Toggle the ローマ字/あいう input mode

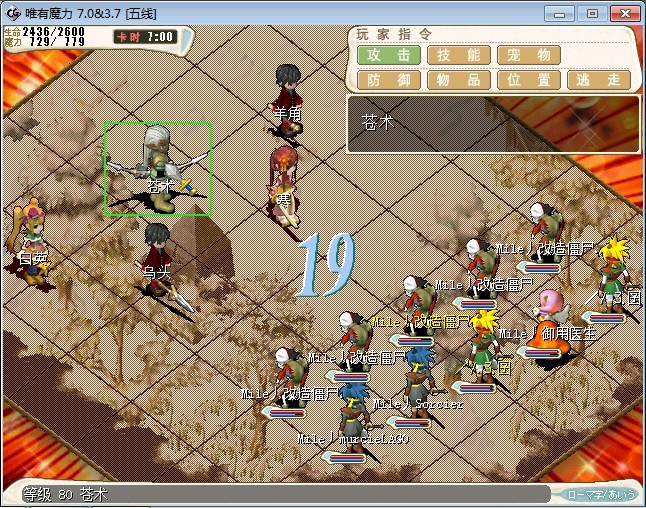(601, 494)
